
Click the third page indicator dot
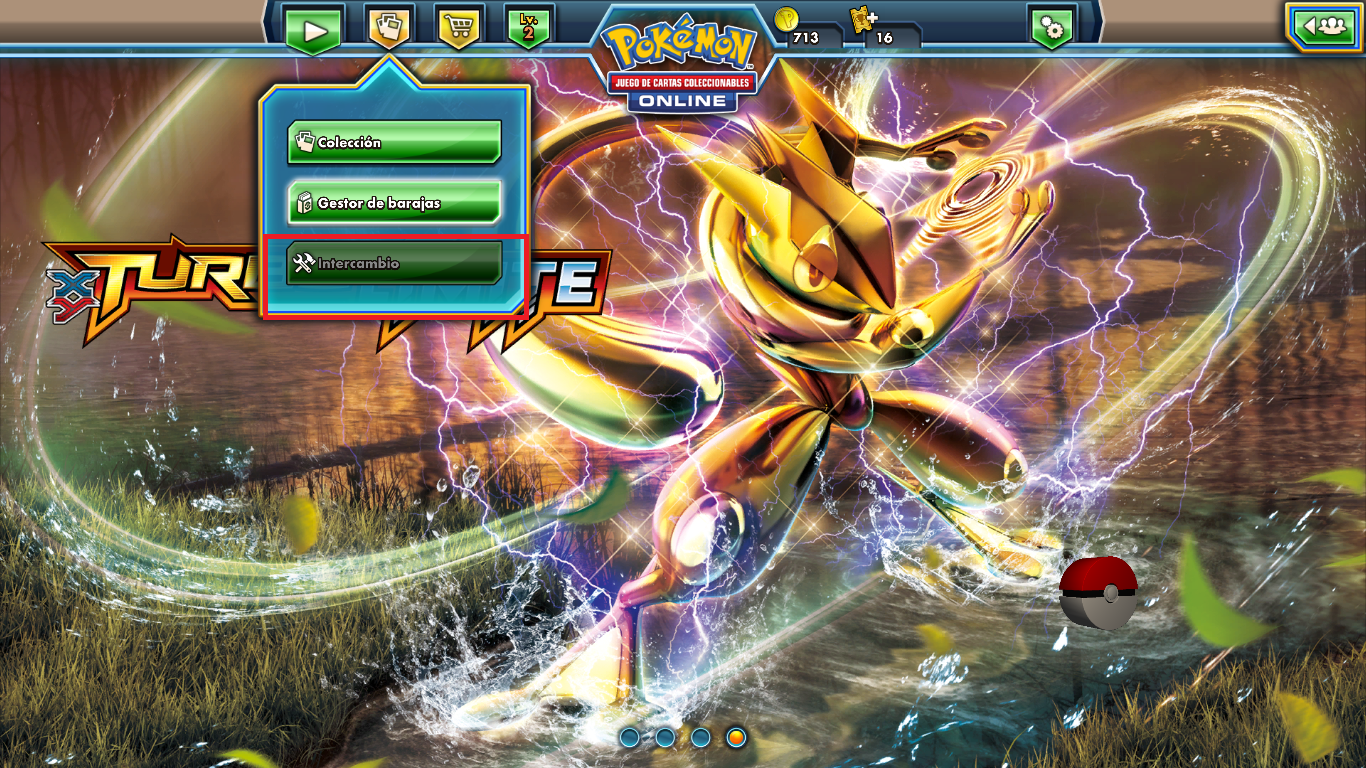[x=701, y=737]
